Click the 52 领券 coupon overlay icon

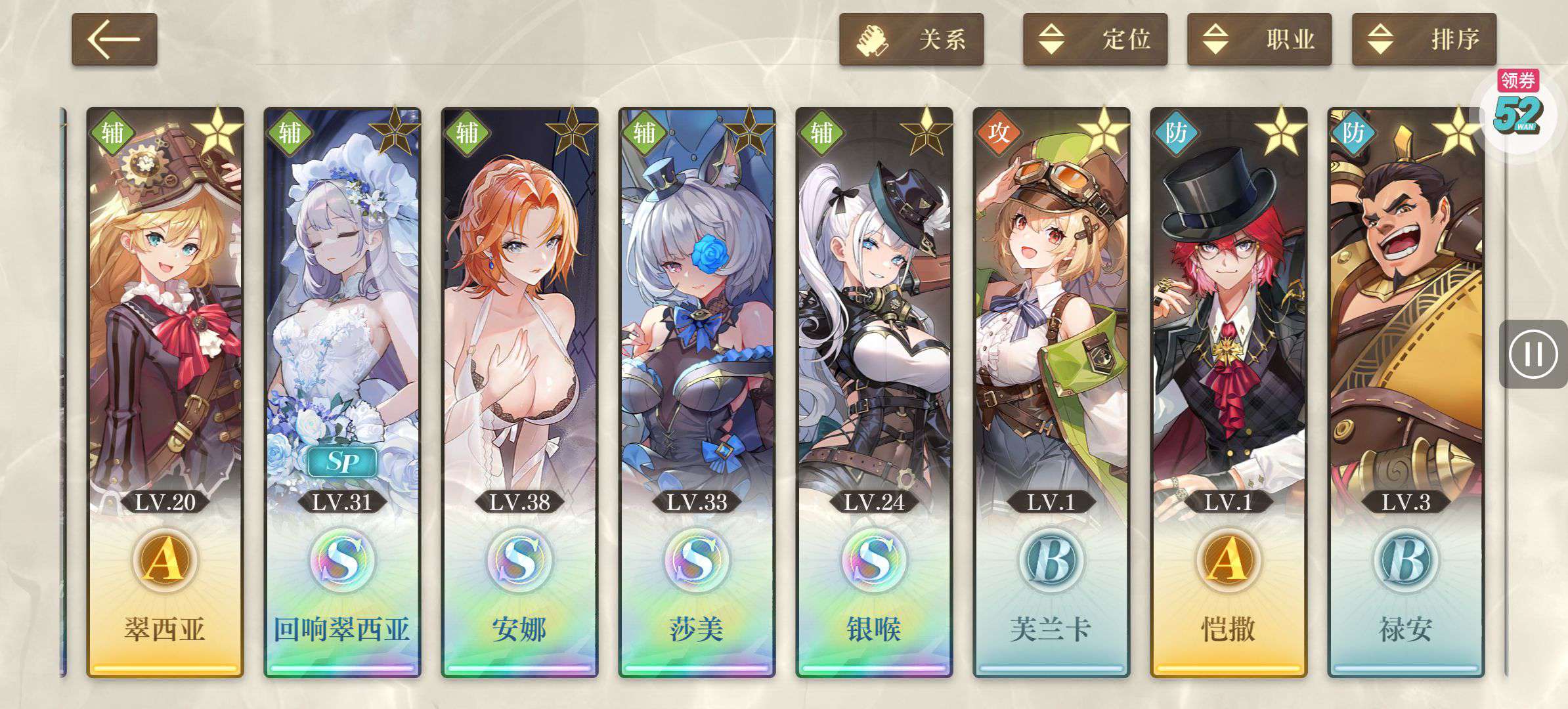click(x=1518, y=108)
